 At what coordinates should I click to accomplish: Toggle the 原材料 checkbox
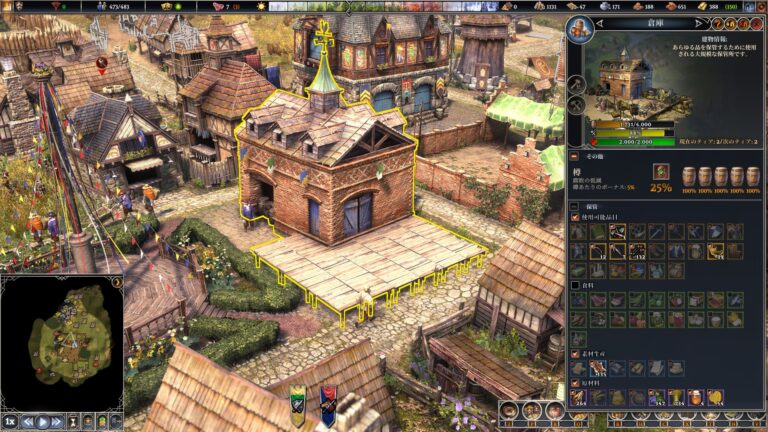[x=574, y=382]
